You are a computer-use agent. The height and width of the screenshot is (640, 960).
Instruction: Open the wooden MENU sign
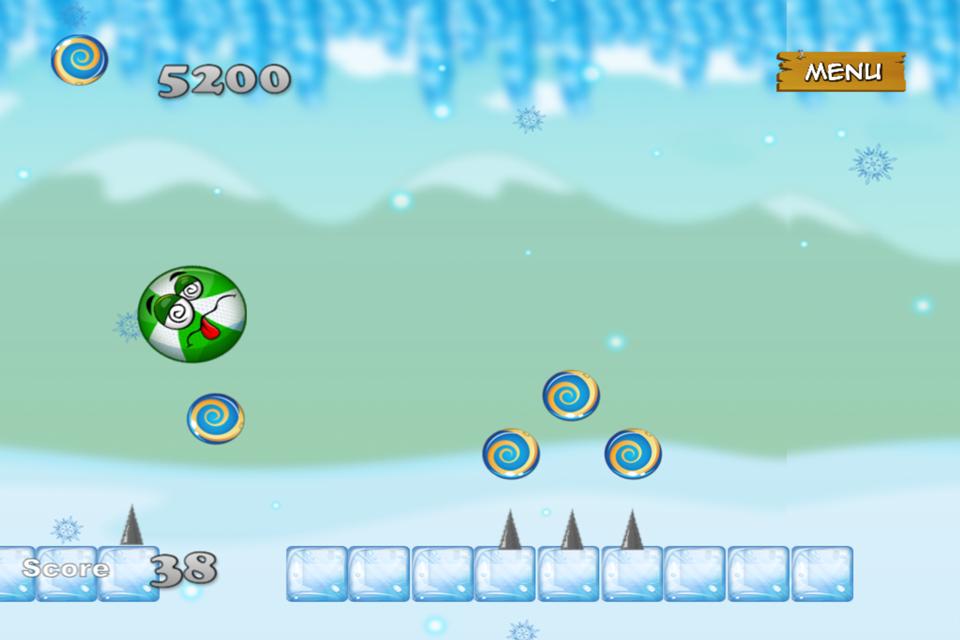click(x=842, y=72)
